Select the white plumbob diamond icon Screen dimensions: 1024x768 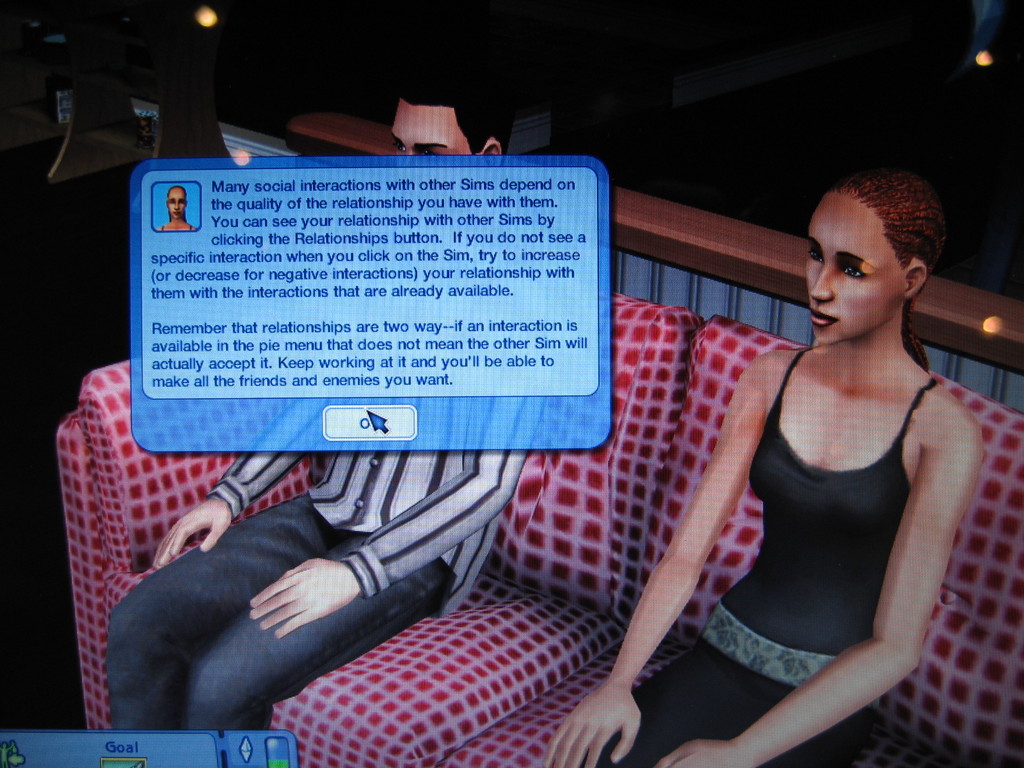pos(245,750)
